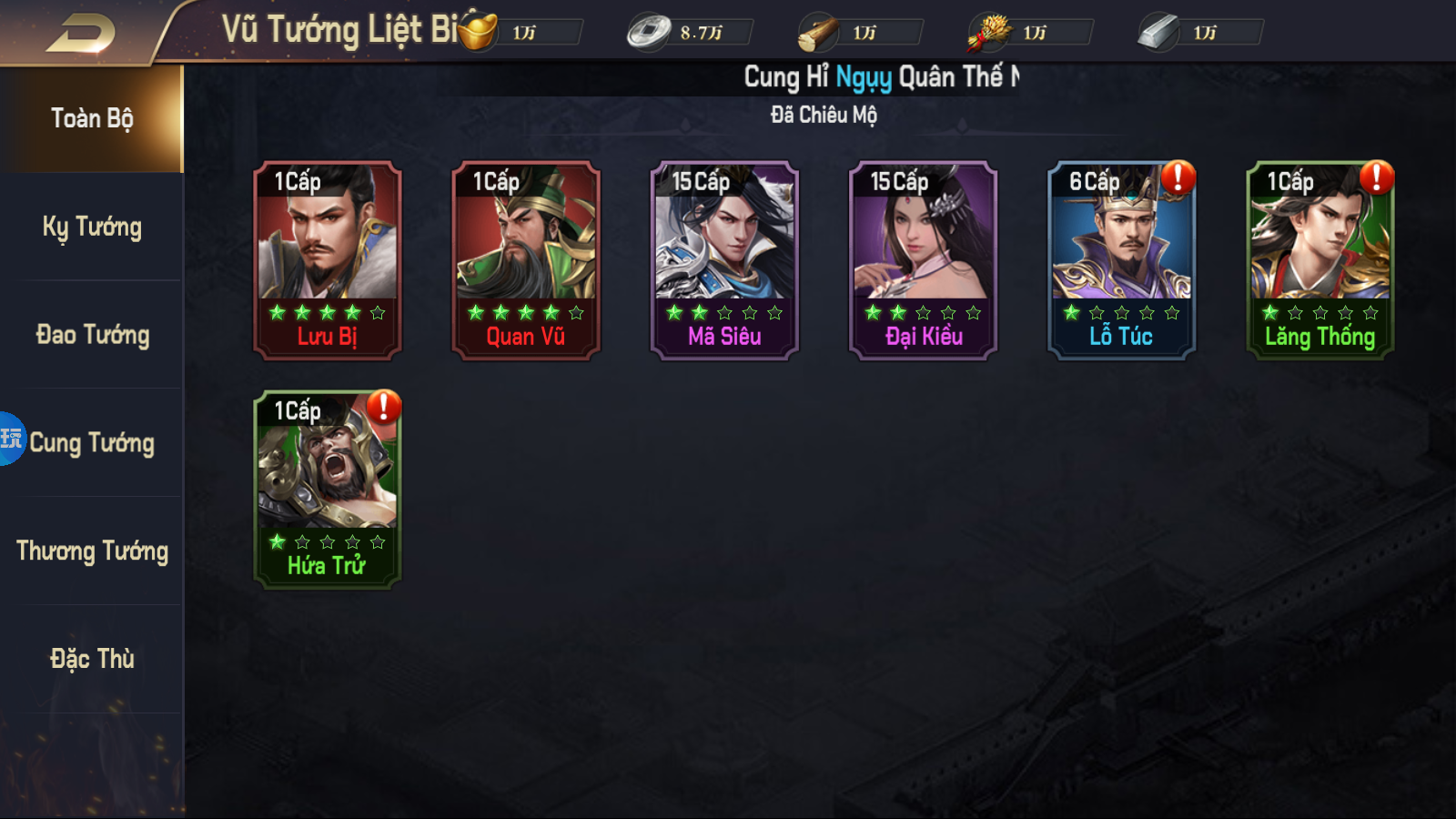1456x819 pixels.
Task: Open the Lỗ Túc card
Action: click(x=1121, y=260)
